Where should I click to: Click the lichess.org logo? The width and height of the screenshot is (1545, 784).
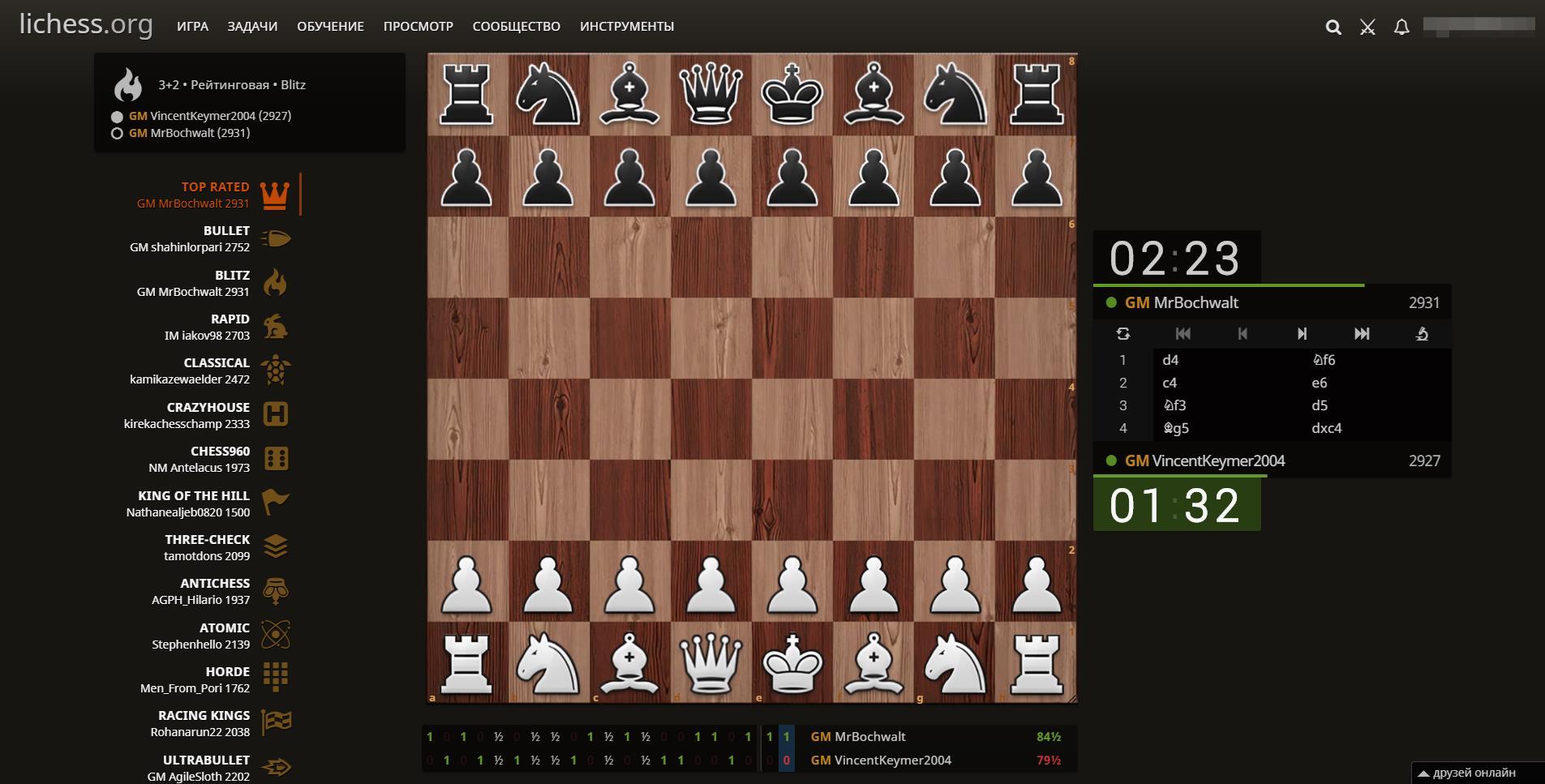click(86, 24)
